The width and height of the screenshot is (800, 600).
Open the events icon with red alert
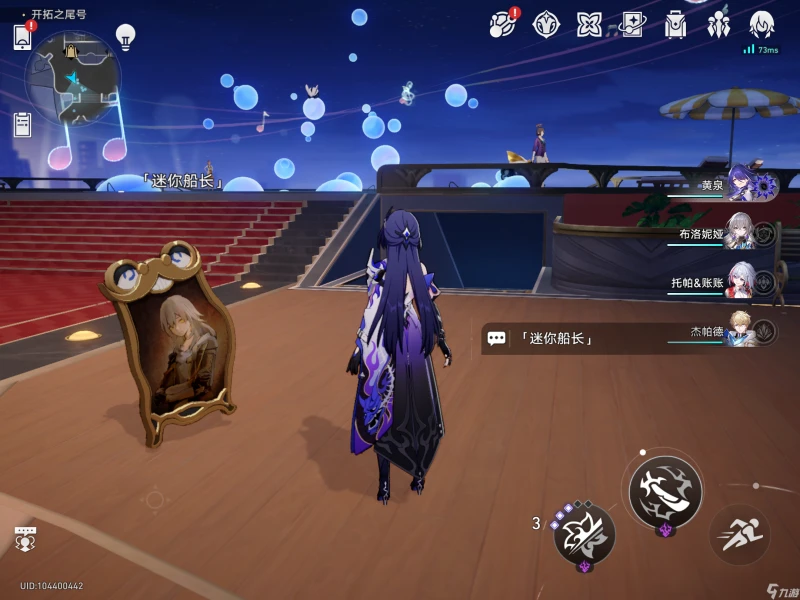pos(503,24)
